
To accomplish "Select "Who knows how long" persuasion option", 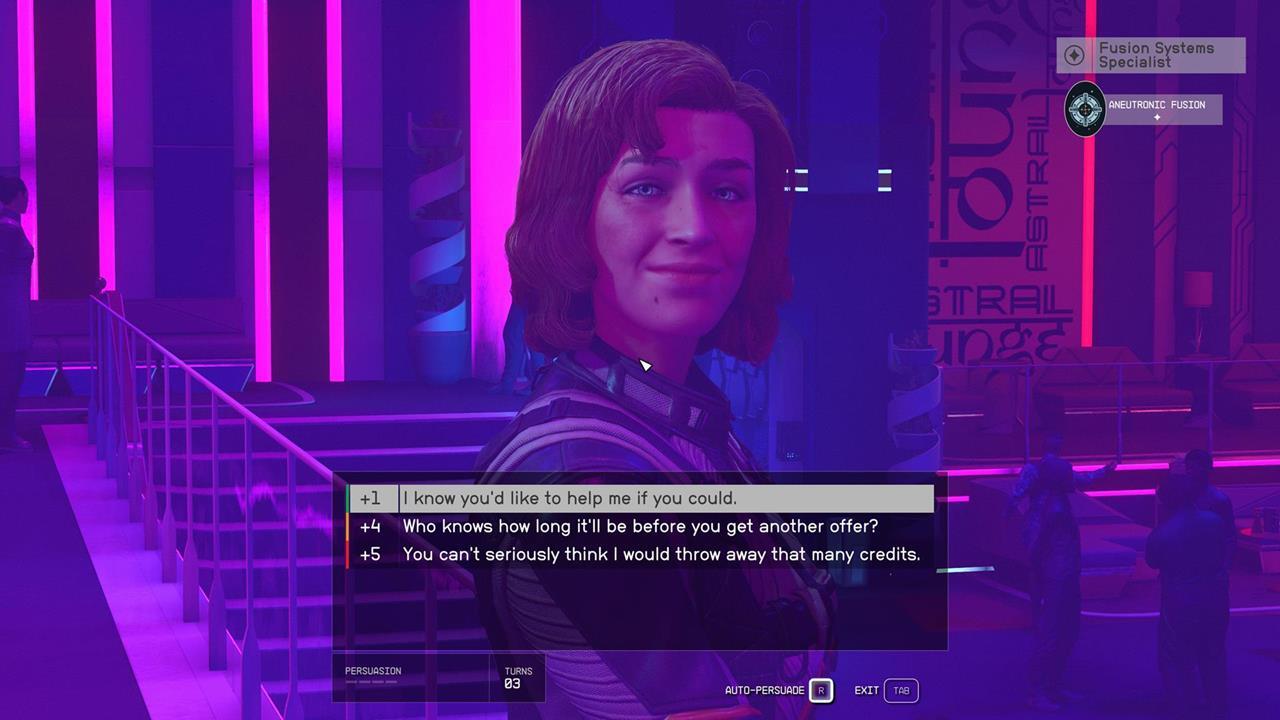I will (x=640, y=526).
